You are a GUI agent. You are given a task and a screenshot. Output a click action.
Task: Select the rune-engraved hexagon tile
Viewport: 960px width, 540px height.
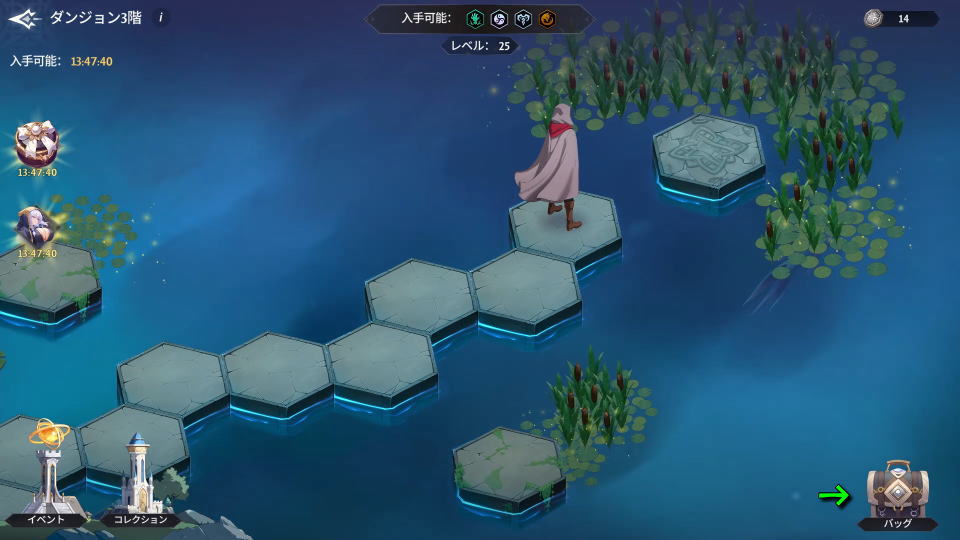click(708, 148)
